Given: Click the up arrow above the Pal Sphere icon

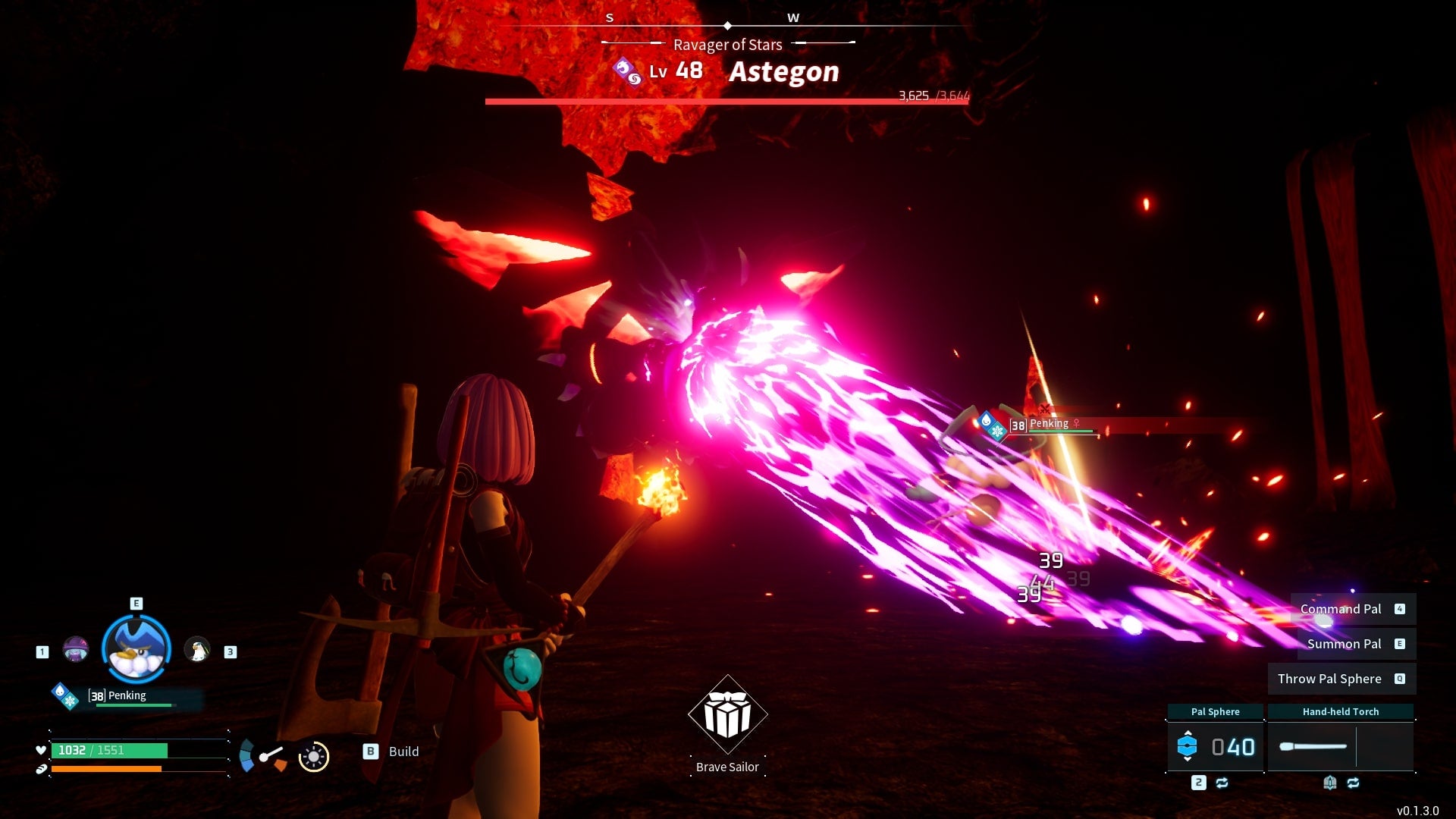Looking at the screenshot, I should click(1188, 733).
